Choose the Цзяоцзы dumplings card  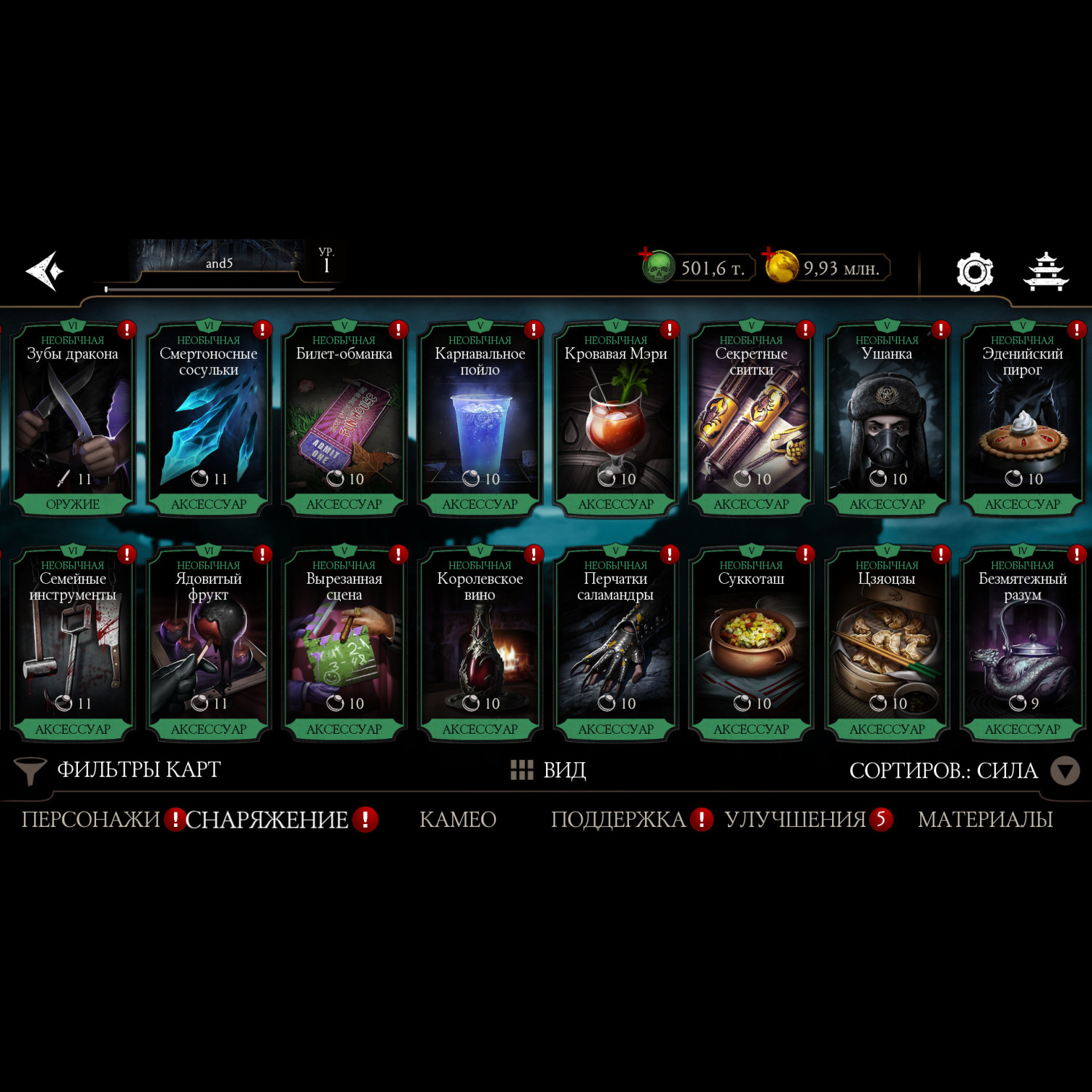pyautogui.click(x=887, y=644)
